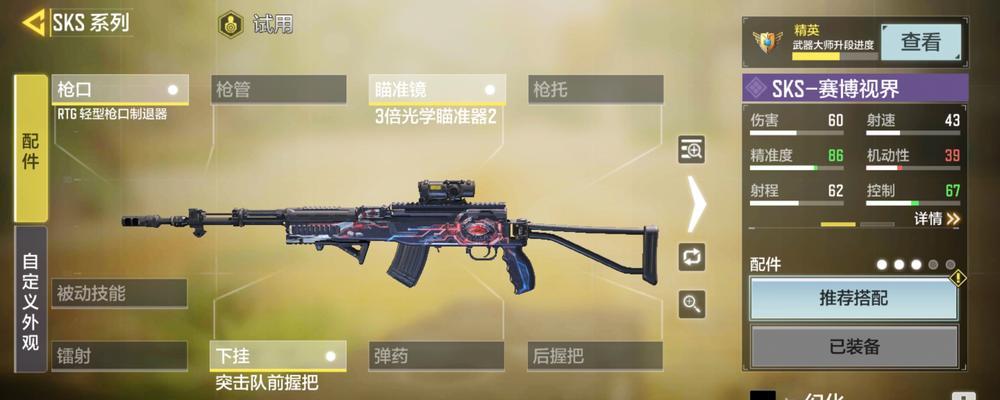This screenshot has height=400, width=1000.
Task: Go back using the yellow arrow
Action: [34, 22]
